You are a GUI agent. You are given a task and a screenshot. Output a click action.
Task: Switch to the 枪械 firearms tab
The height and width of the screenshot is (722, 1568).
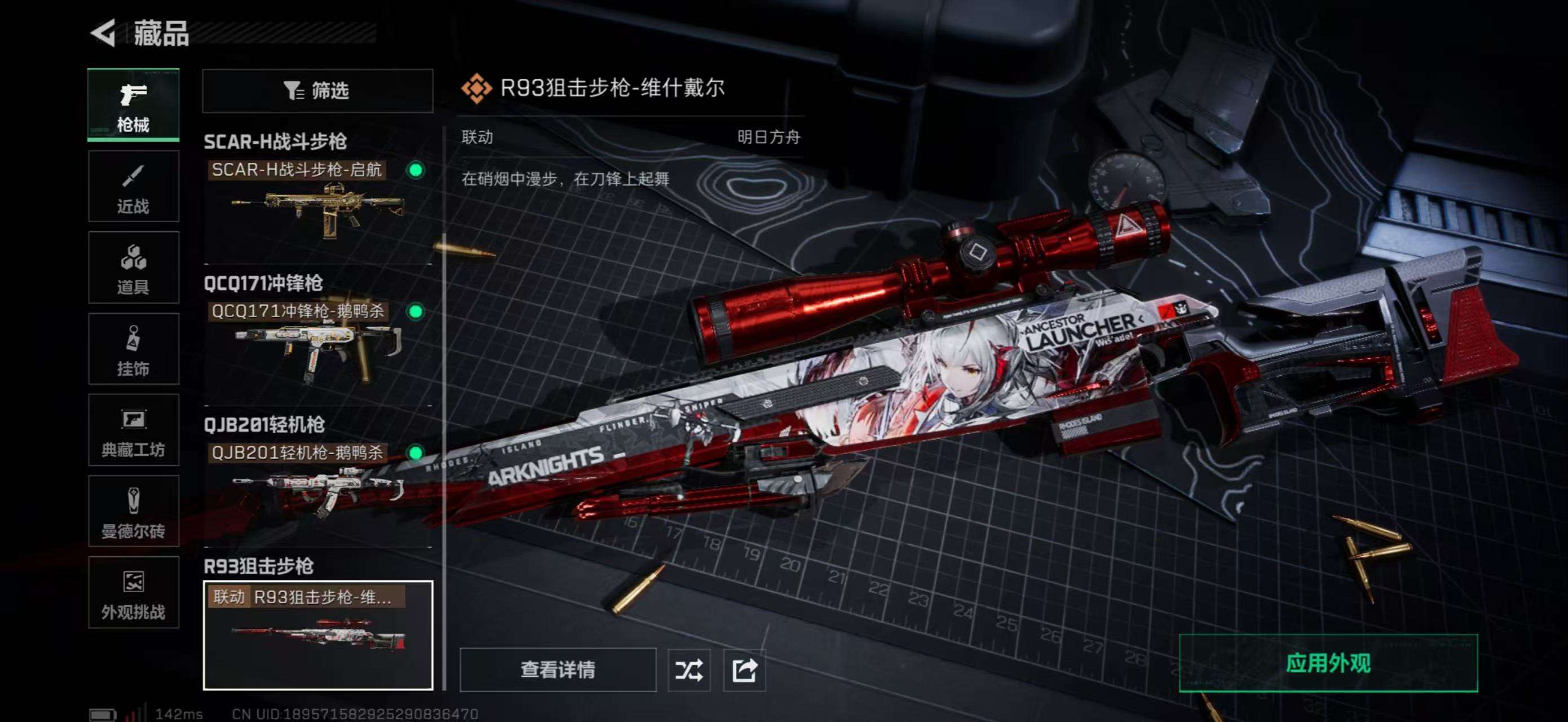coord(133,105)
